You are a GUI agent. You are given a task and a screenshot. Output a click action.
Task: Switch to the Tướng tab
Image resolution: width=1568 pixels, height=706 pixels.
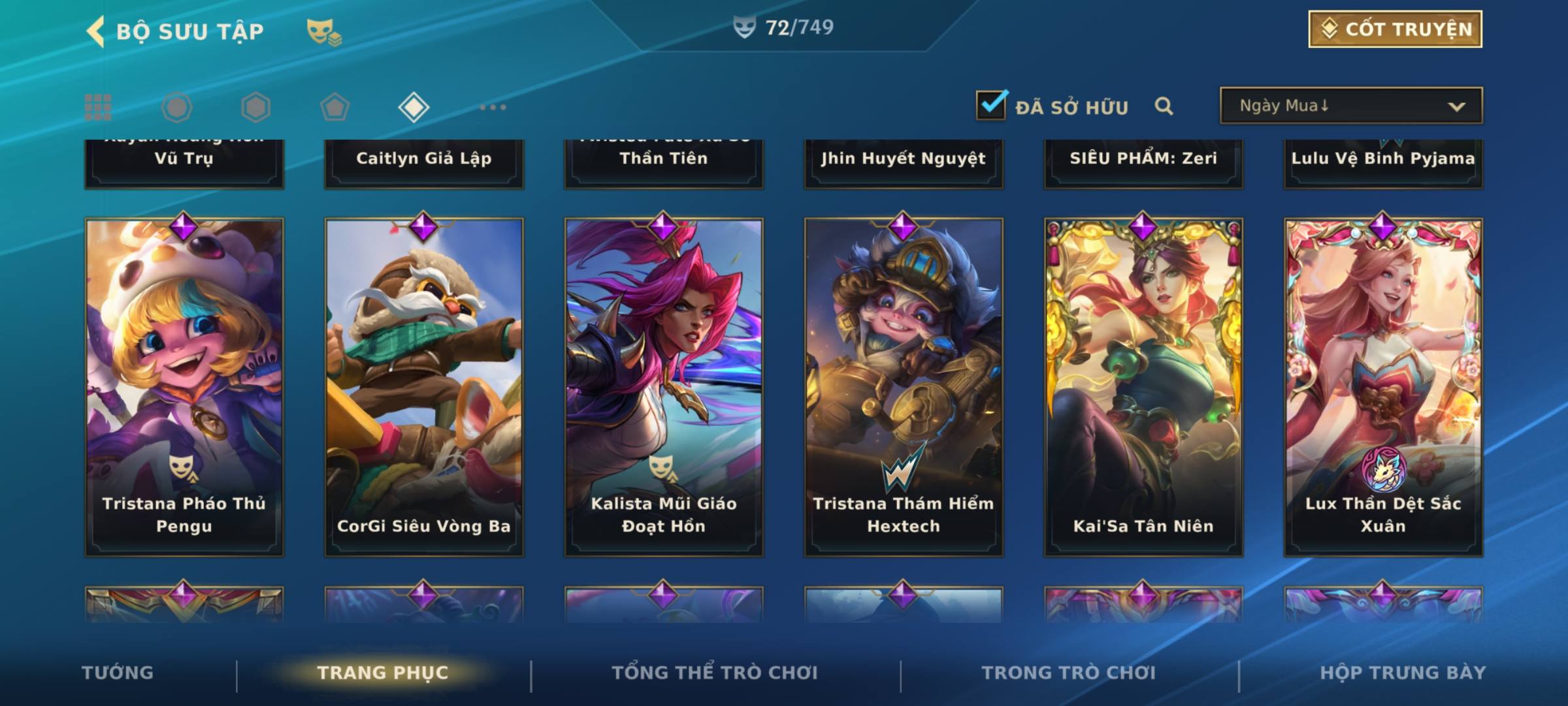click(118, 673)
